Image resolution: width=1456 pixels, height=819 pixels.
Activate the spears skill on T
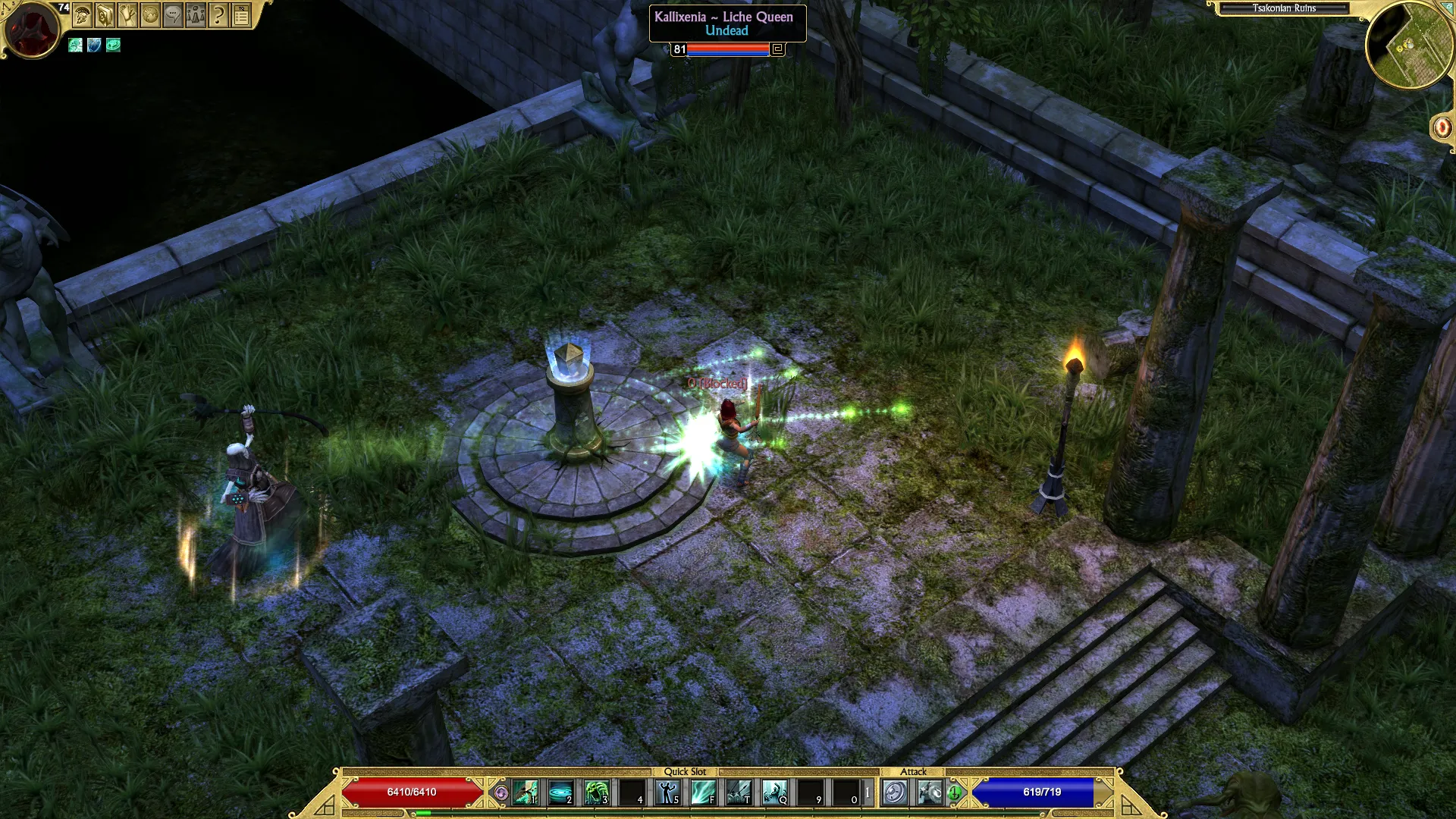tap(739, 793)
